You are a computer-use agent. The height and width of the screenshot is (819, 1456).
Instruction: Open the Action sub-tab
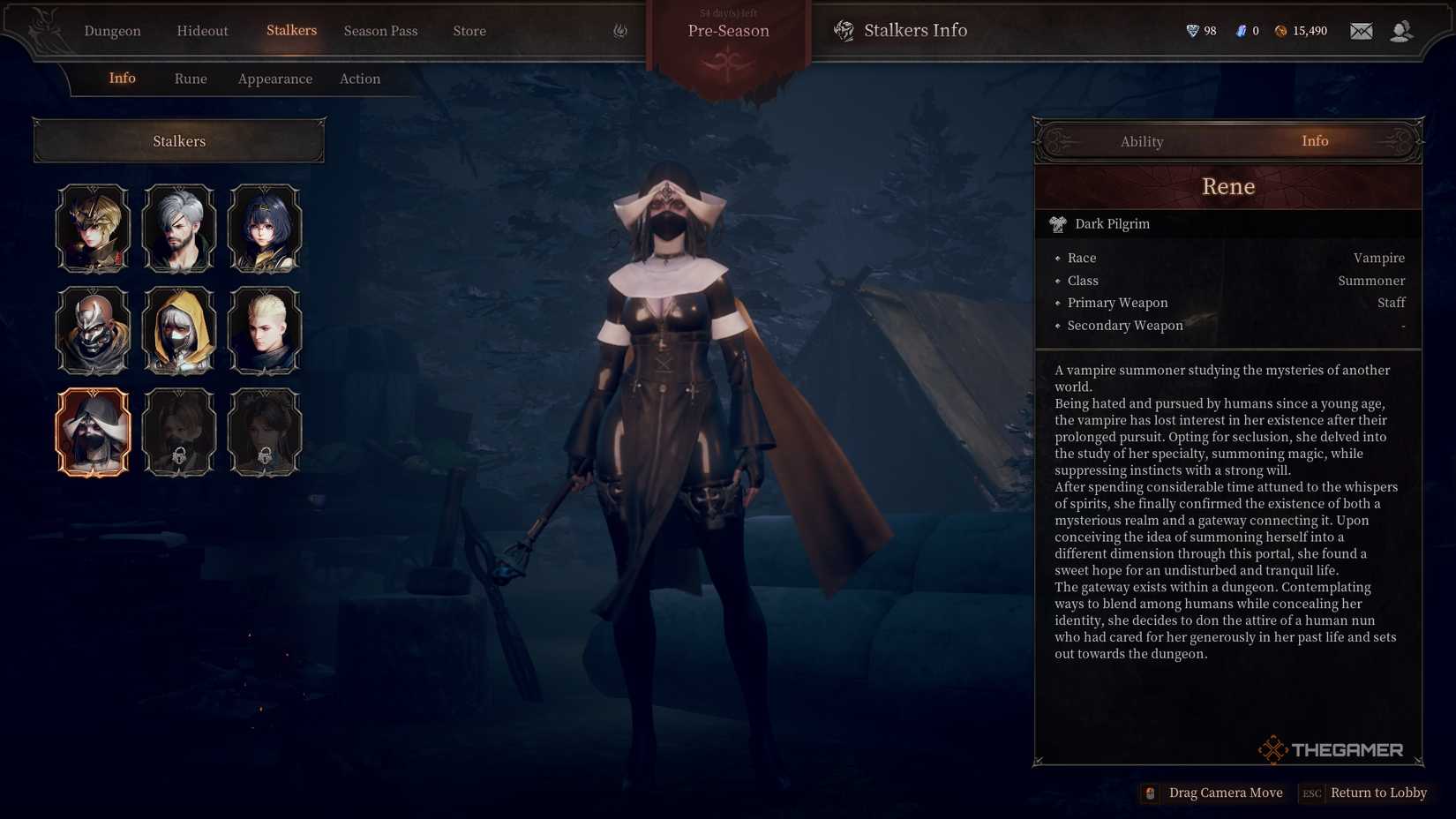point(360,79)
